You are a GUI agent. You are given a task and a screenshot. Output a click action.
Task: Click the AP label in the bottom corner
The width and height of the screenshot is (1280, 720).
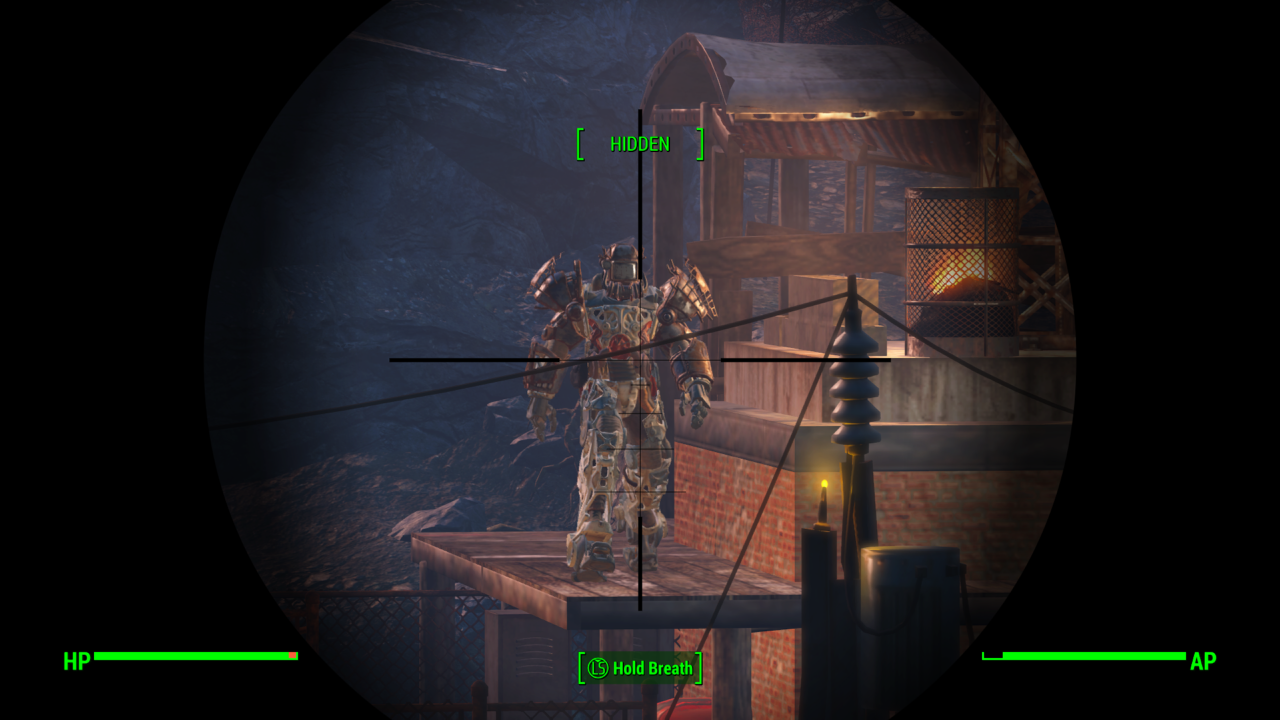[x=1203, y=662]
